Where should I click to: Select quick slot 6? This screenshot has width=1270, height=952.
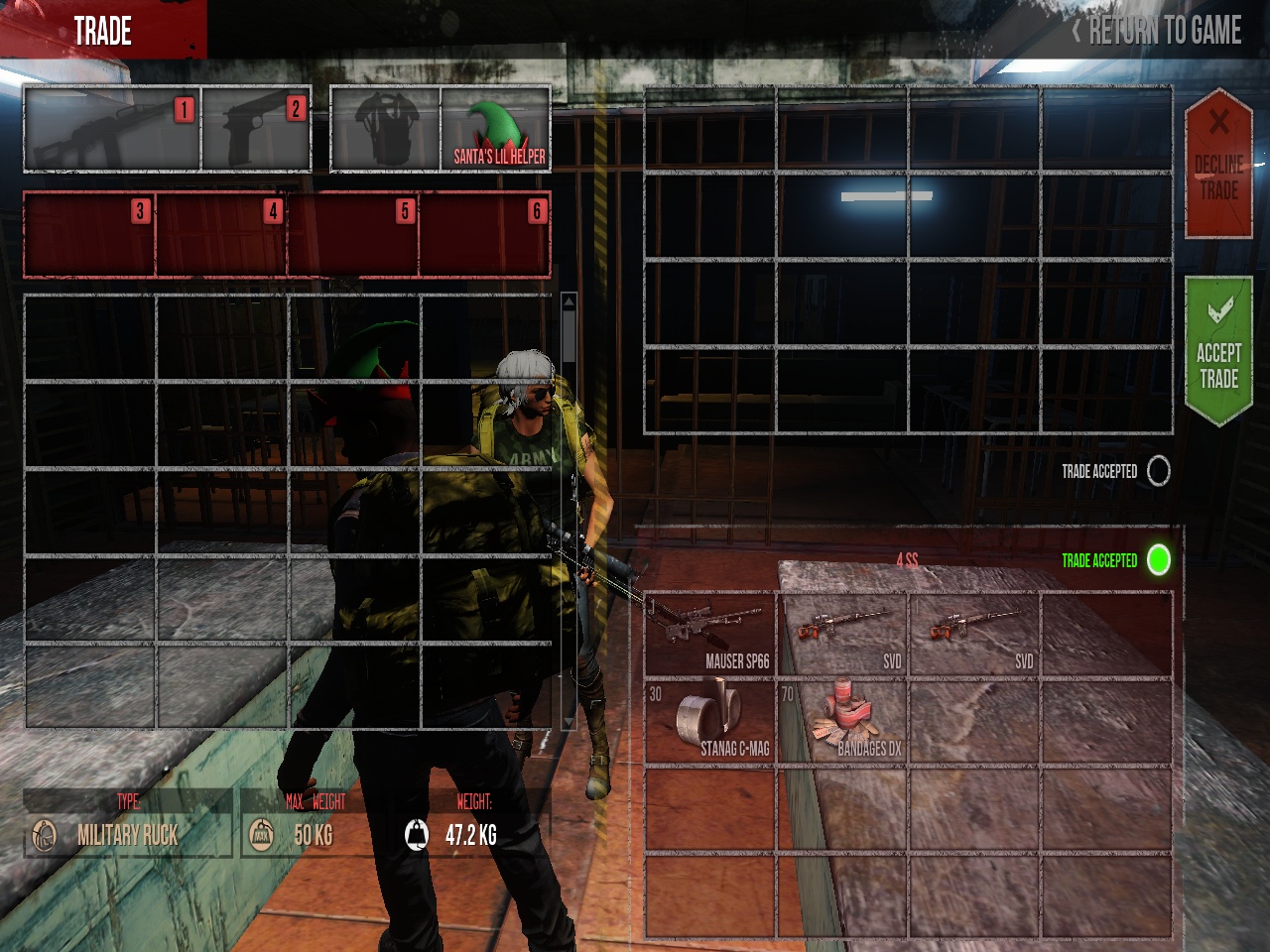(x=485, y=234)
